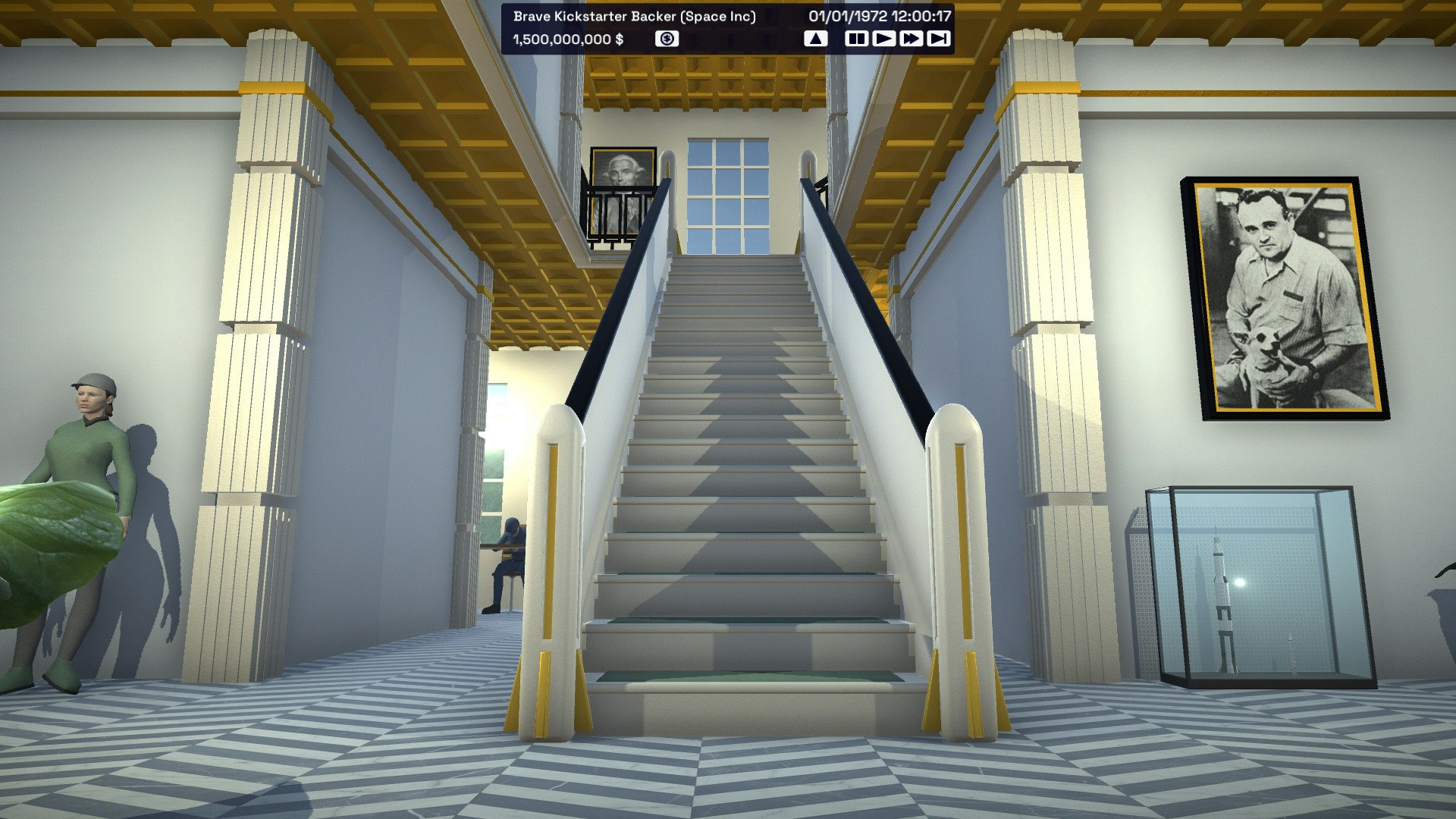Open the finances dollar coin button
Viewport: 1456px width, 819px height.
[667, 39]
